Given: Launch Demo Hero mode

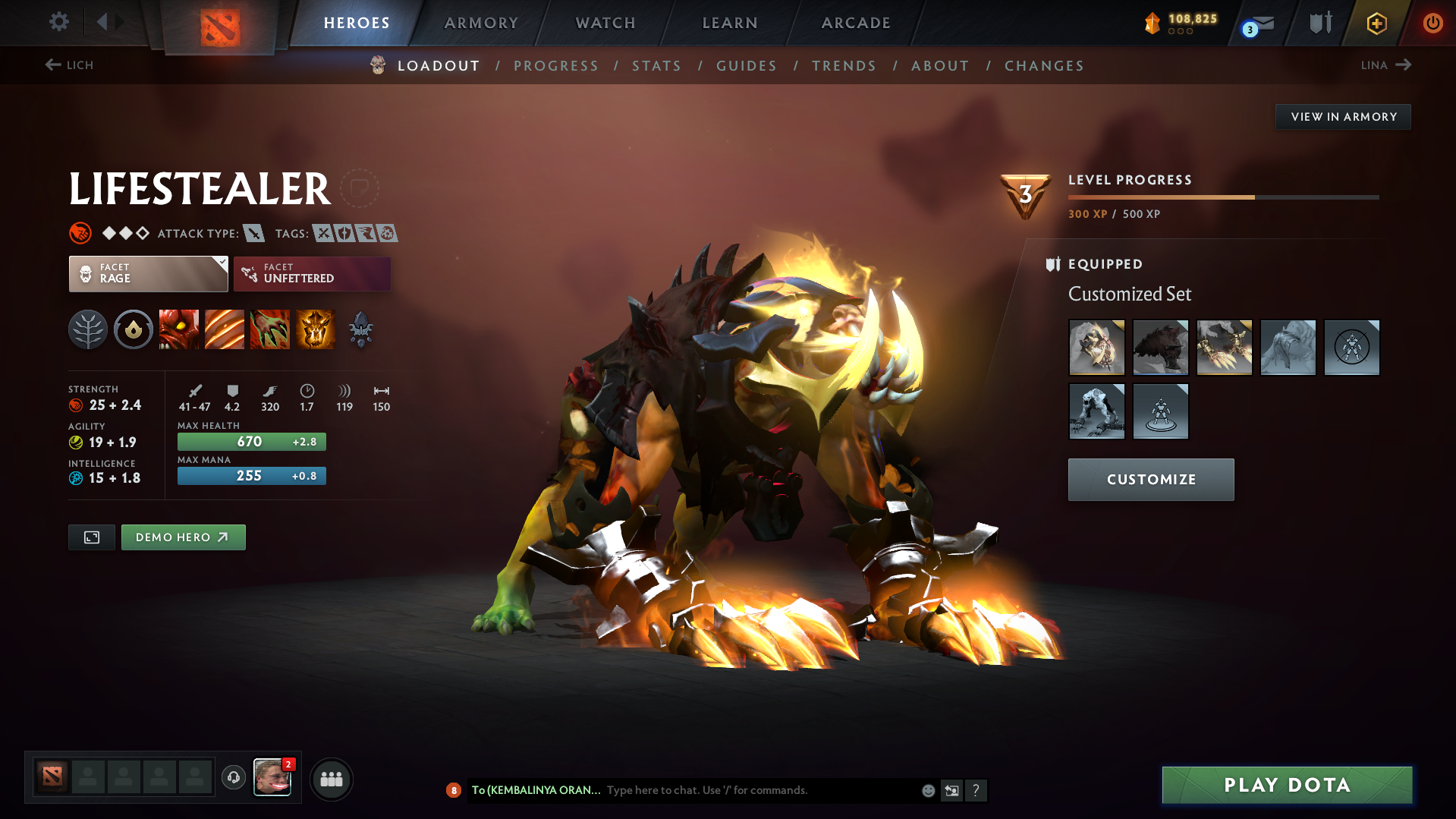Looking at the screenshot, I should pos(183,537).
